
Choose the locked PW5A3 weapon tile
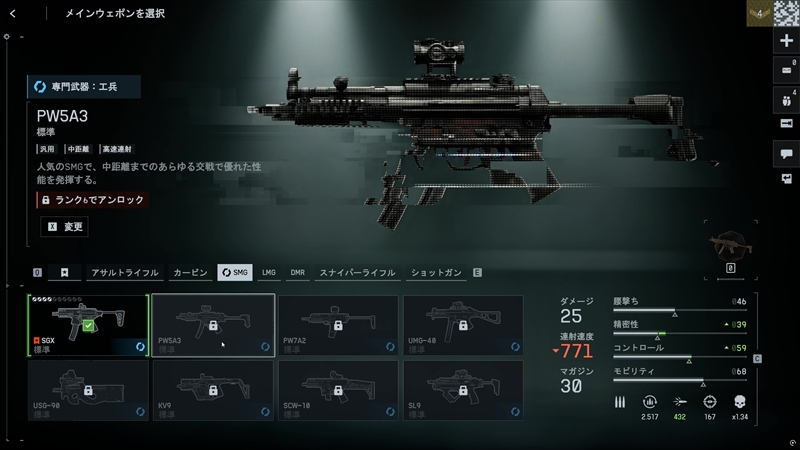213,325
